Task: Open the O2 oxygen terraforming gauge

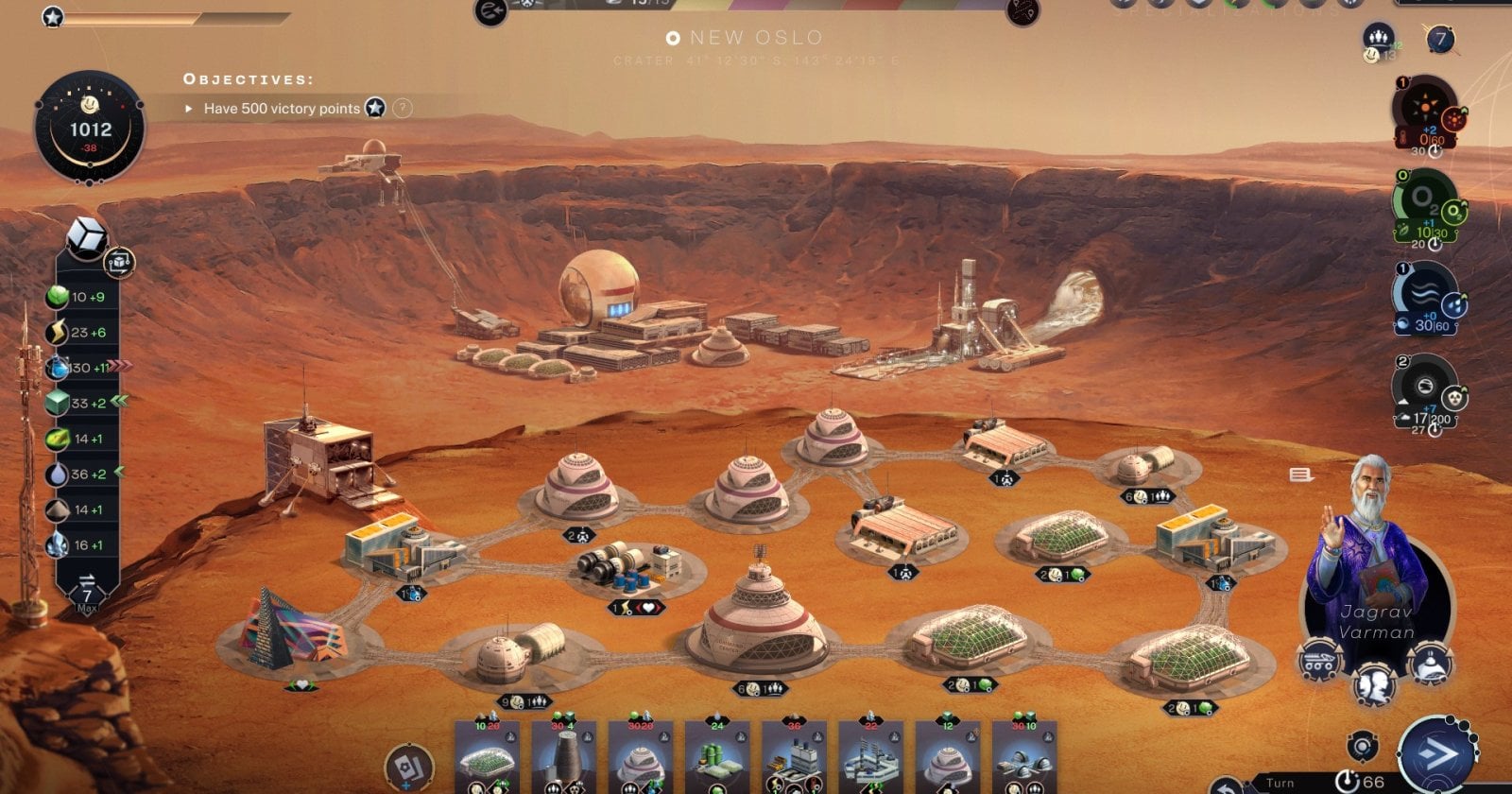Action: (x=1423, y=201)
